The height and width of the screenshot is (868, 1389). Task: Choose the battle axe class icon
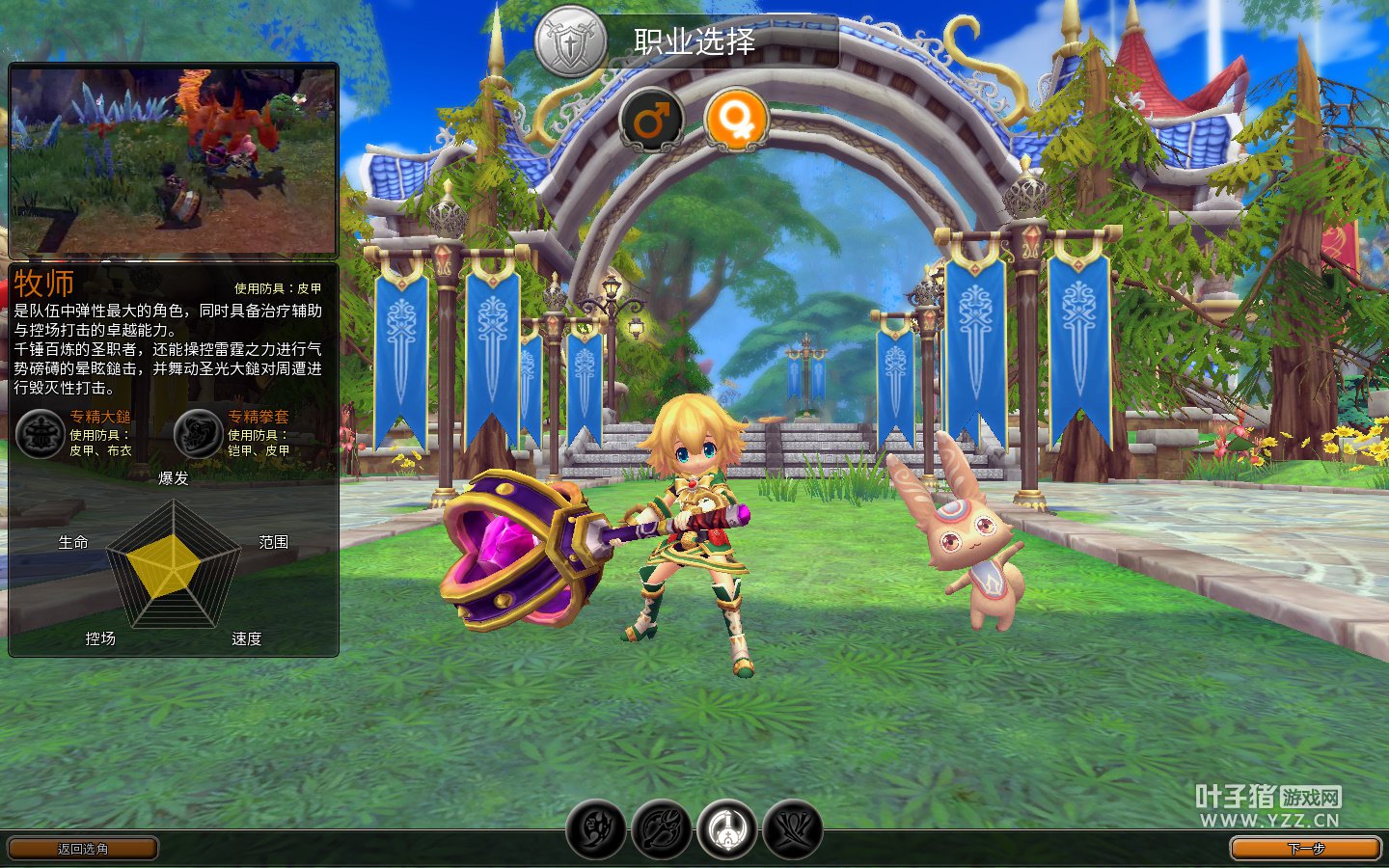662,828
